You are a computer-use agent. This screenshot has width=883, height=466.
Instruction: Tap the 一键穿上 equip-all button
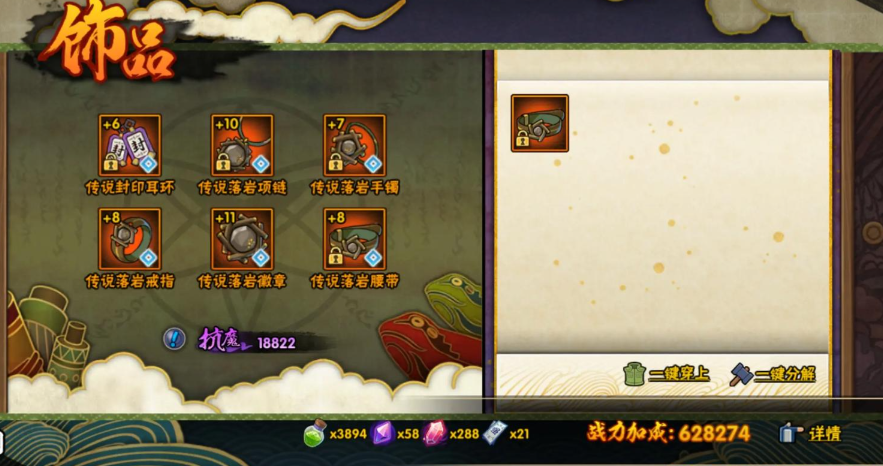click(665, 374)
